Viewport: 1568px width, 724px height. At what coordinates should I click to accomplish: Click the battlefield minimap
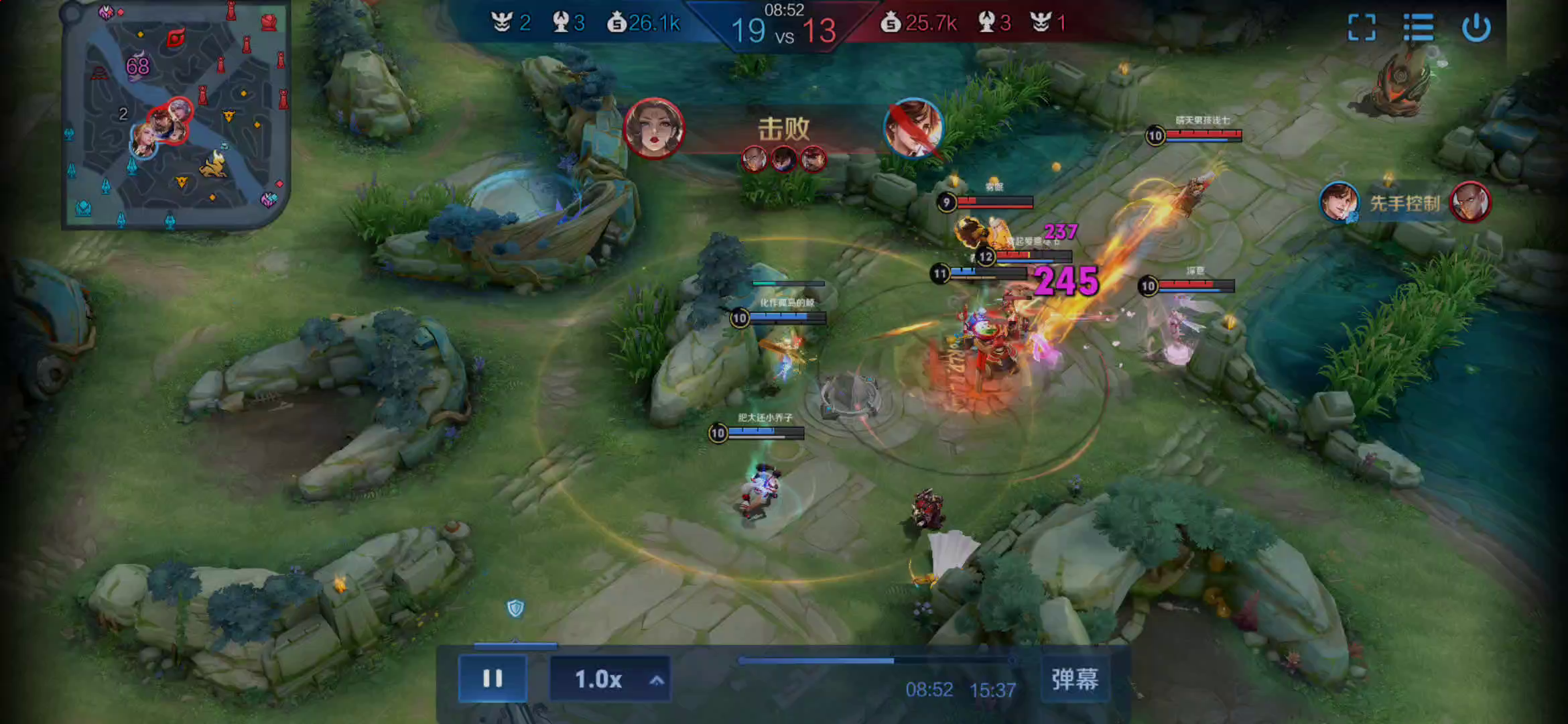pos(176,115)
